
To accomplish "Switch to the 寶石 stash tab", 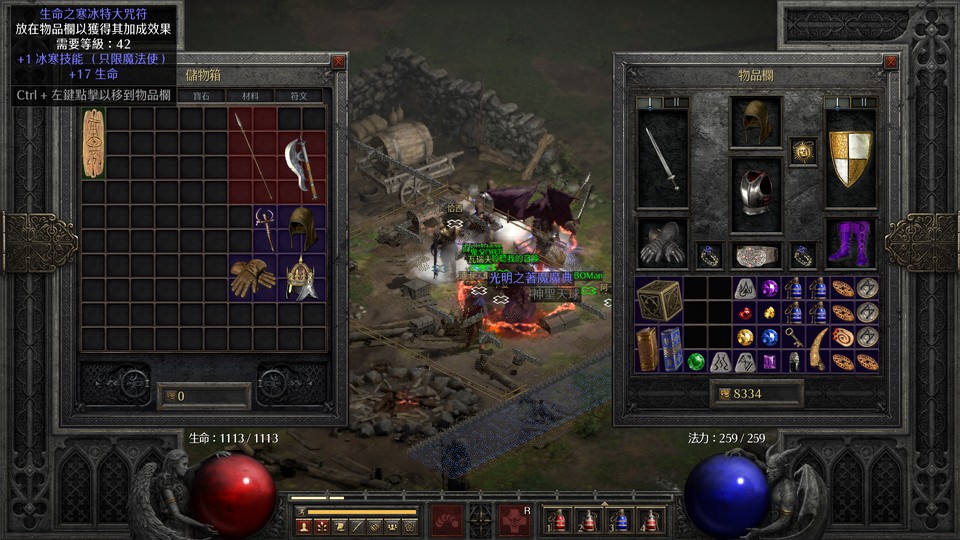I will click(201, 96).
